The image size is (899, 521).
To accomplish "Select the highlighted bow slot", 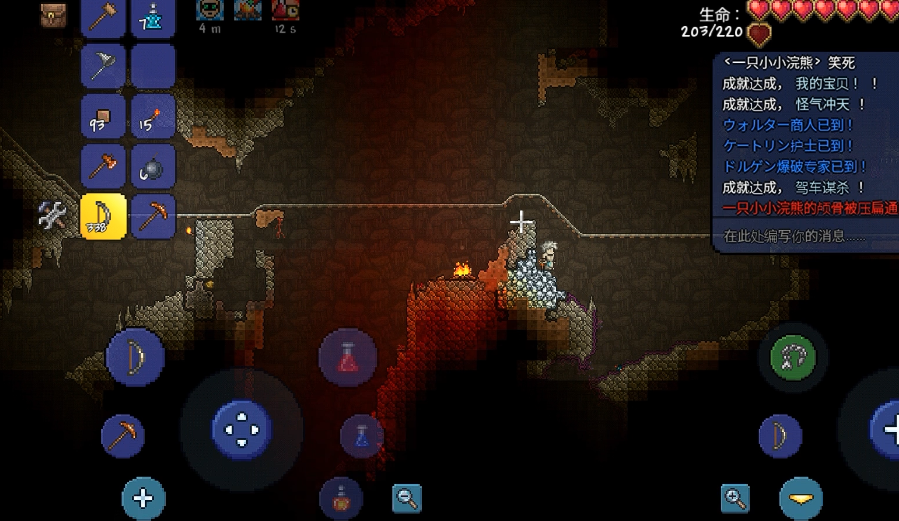I will [x=103, y=216].
